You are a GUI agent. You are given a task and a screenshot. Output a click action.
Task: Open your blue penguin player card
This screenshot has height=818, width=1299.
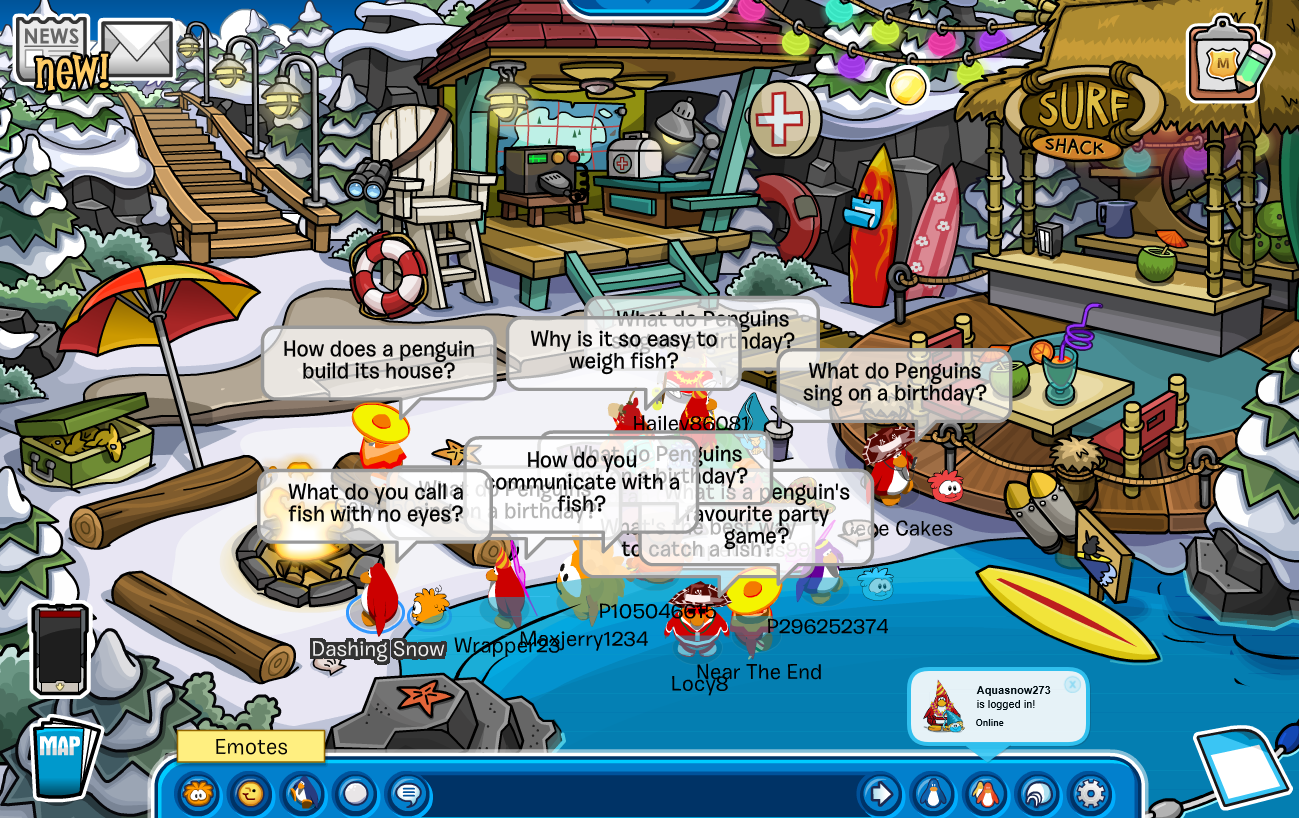[x=933, y=795]
